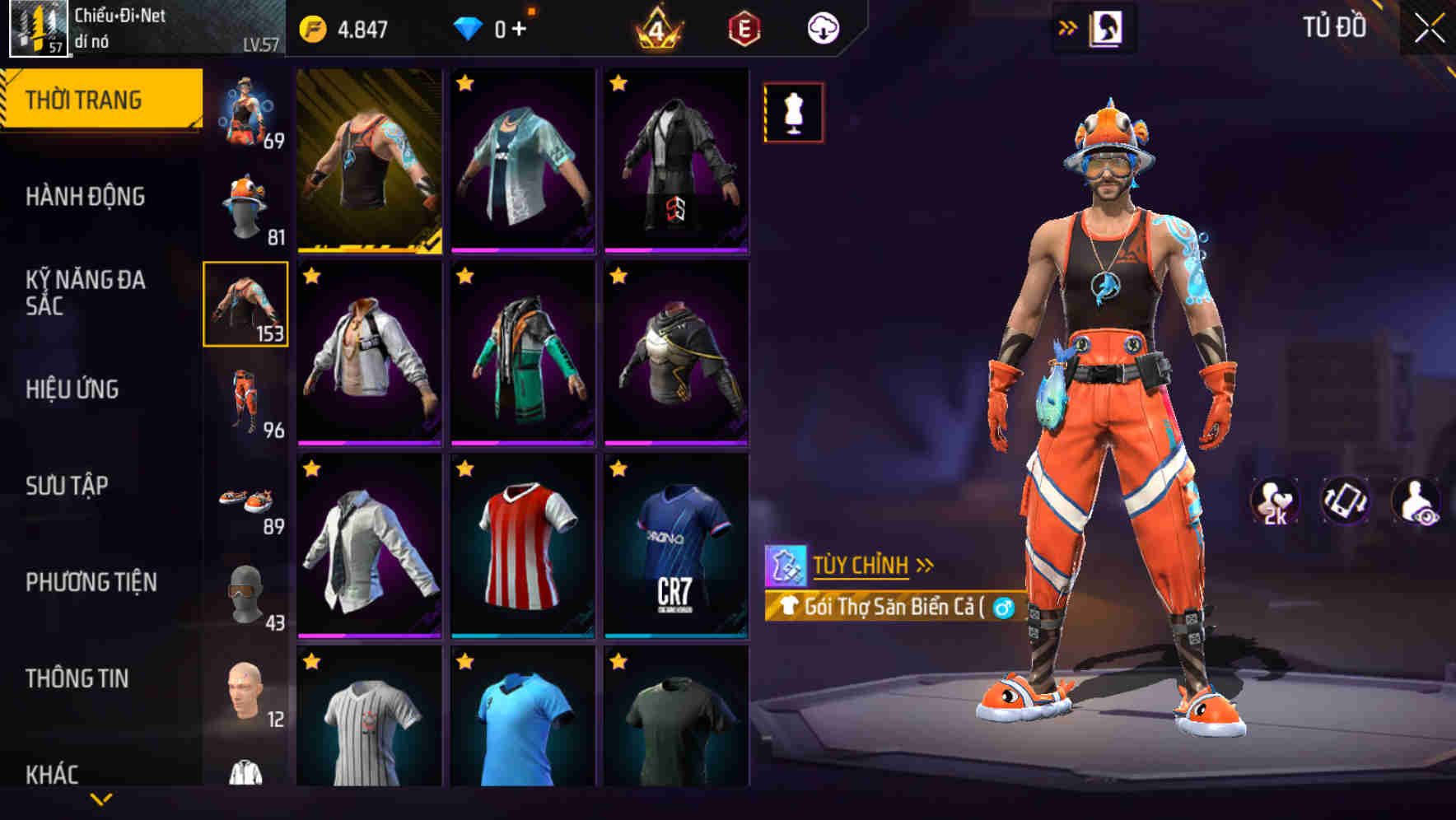Screen dimensions: 1456x820
Task: Select the mannequin preset icon above the character
Action: [793, 112]
